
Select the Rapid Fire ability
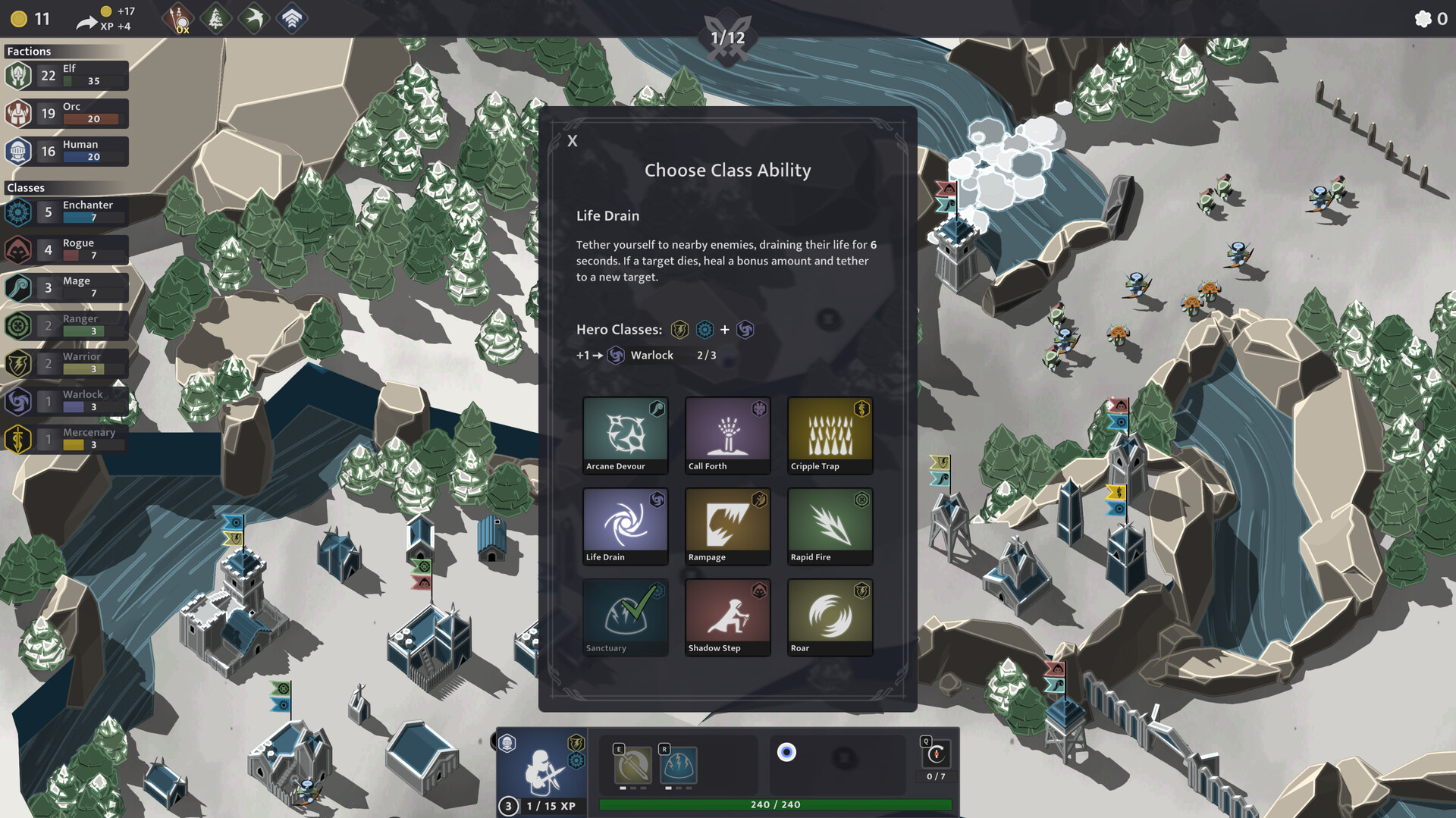(829, 523)
